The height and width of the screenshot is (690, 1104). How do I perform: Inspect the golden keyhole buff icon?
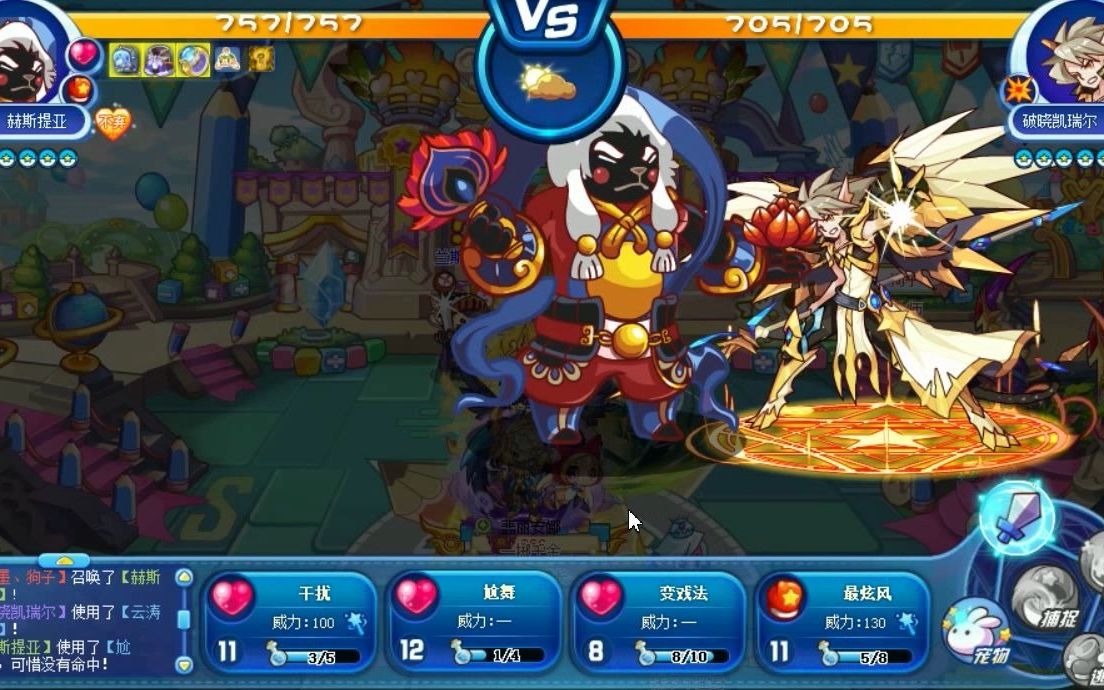tap(262, 60)
